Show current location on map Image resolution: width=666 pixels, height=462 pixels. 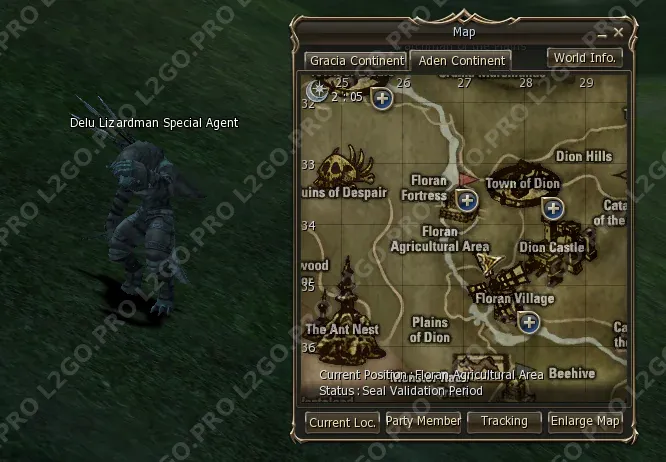pyautogui.click(x=342, y=422)
